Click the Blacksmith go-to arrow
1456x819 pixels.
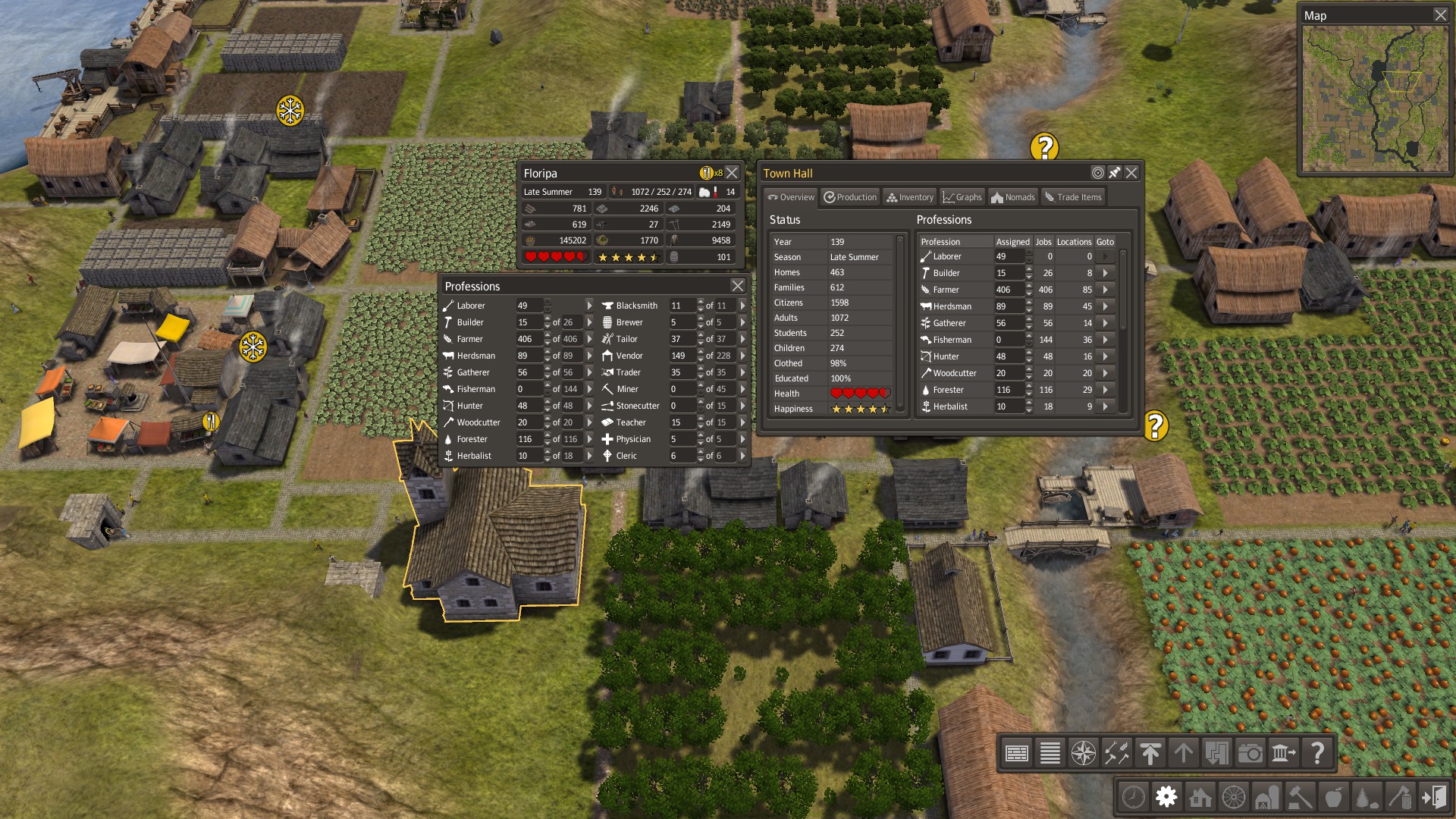pyautogui.click(x=742, y=306)
